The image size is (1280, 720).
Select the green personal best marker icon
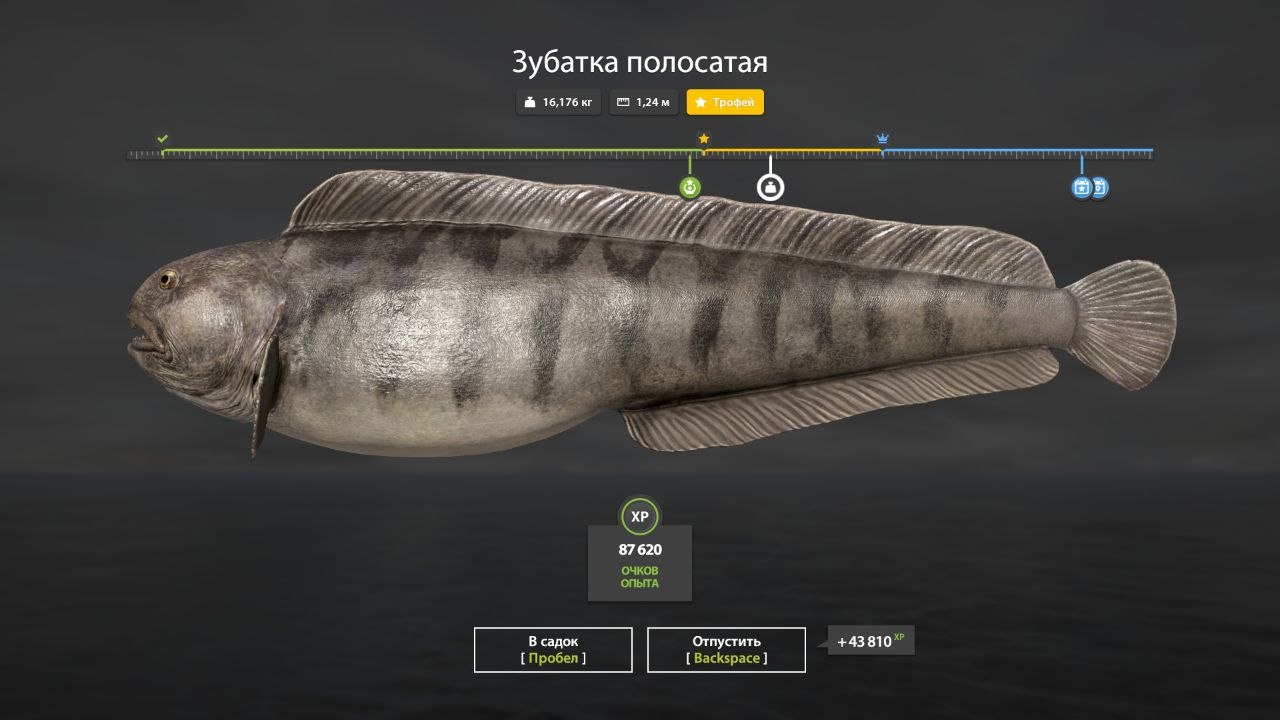[x=690, y=186]
